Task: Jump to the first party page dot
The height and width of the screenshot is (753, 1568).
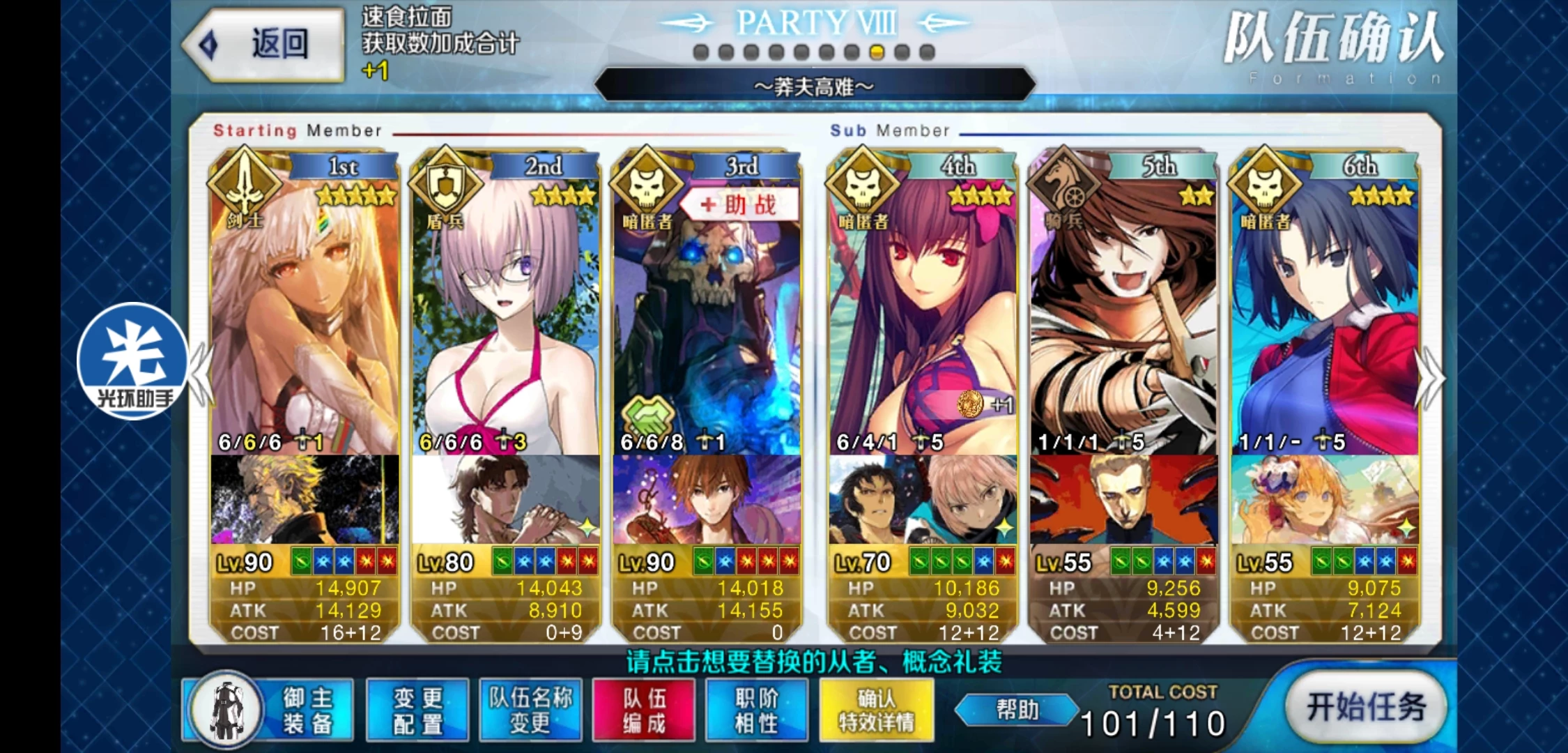Action: pos(701,52)
